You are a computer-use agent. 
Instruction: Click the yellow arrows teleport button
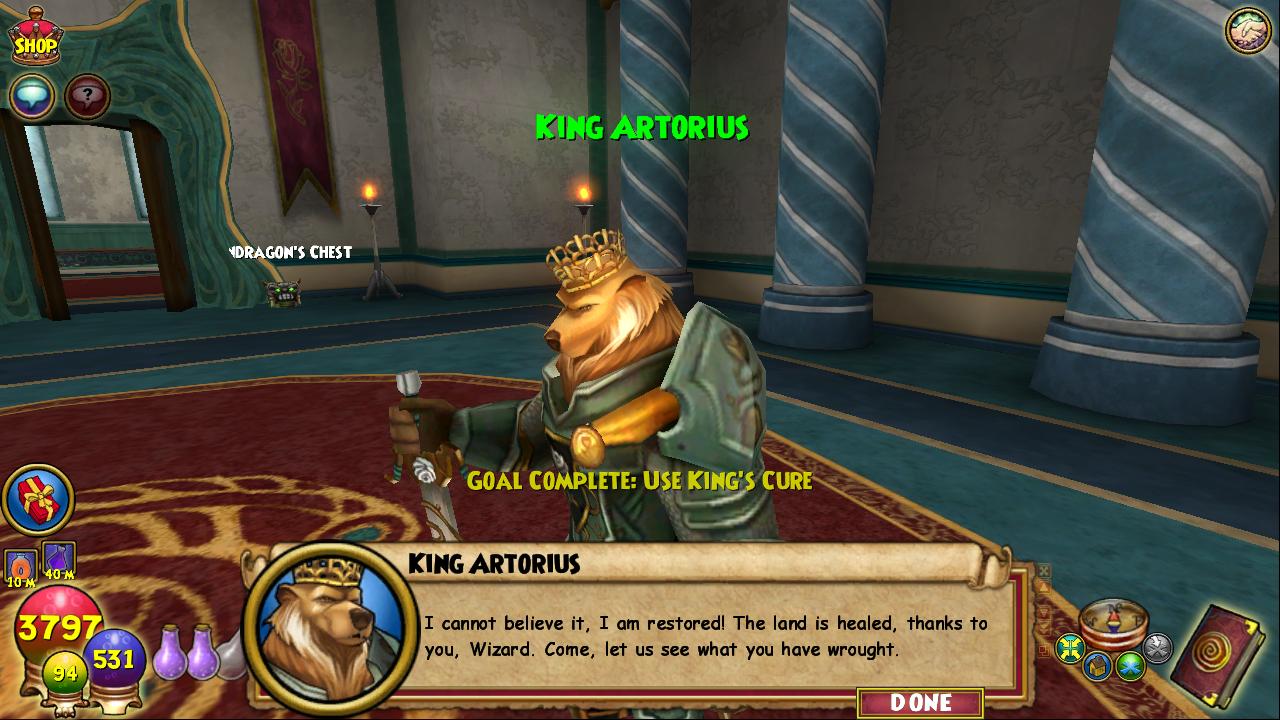1071,648
